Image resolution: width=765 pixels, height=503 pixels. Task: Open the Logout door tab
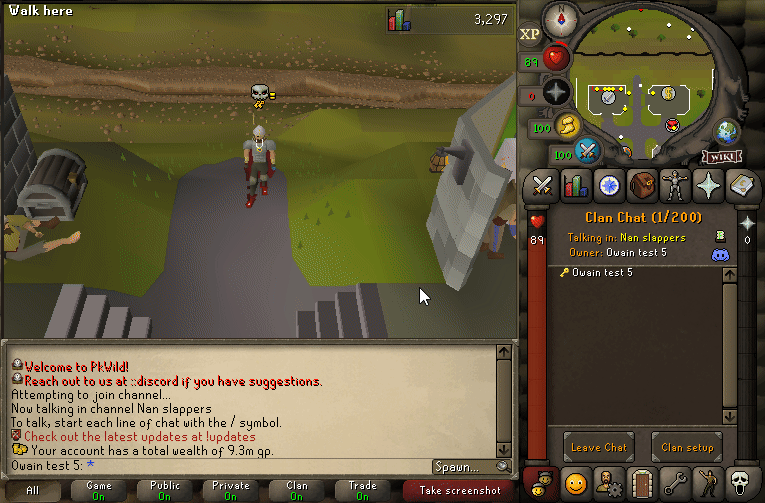(642, 483)
